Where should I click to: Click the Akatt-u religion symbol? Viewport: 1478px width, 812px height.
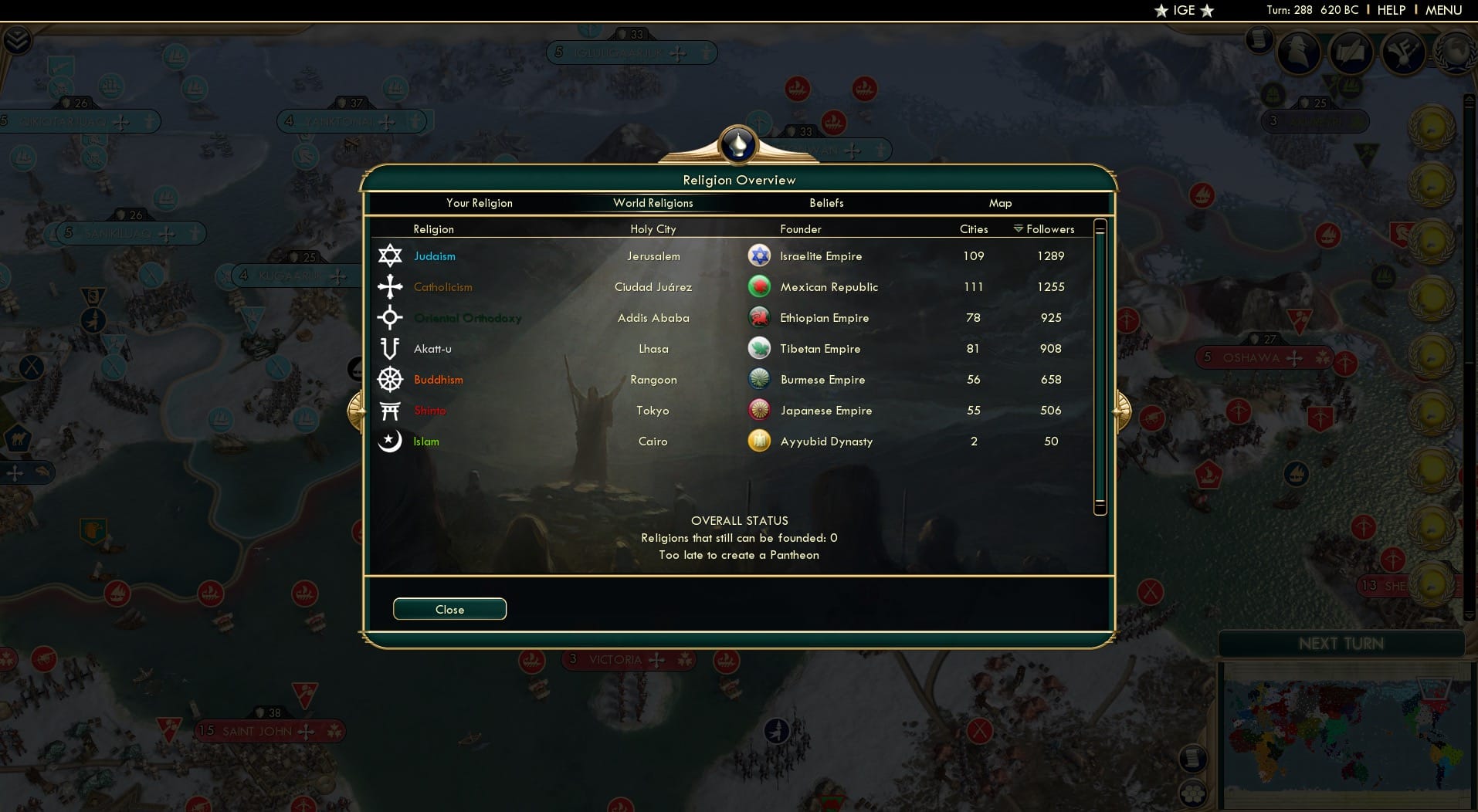(x=391, y=348)
